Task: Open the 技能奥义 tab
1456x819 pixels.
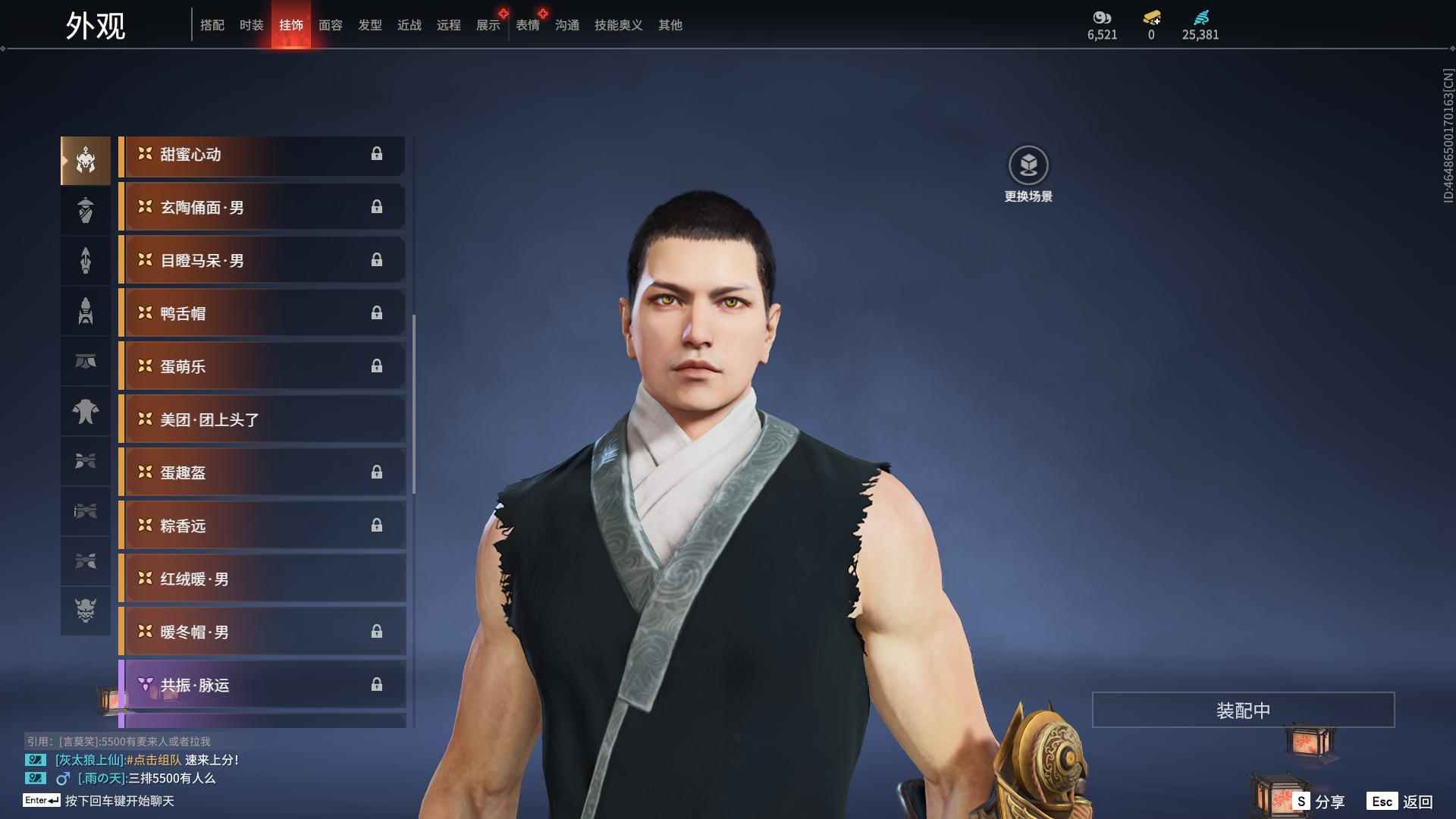Action: [618, 25]
